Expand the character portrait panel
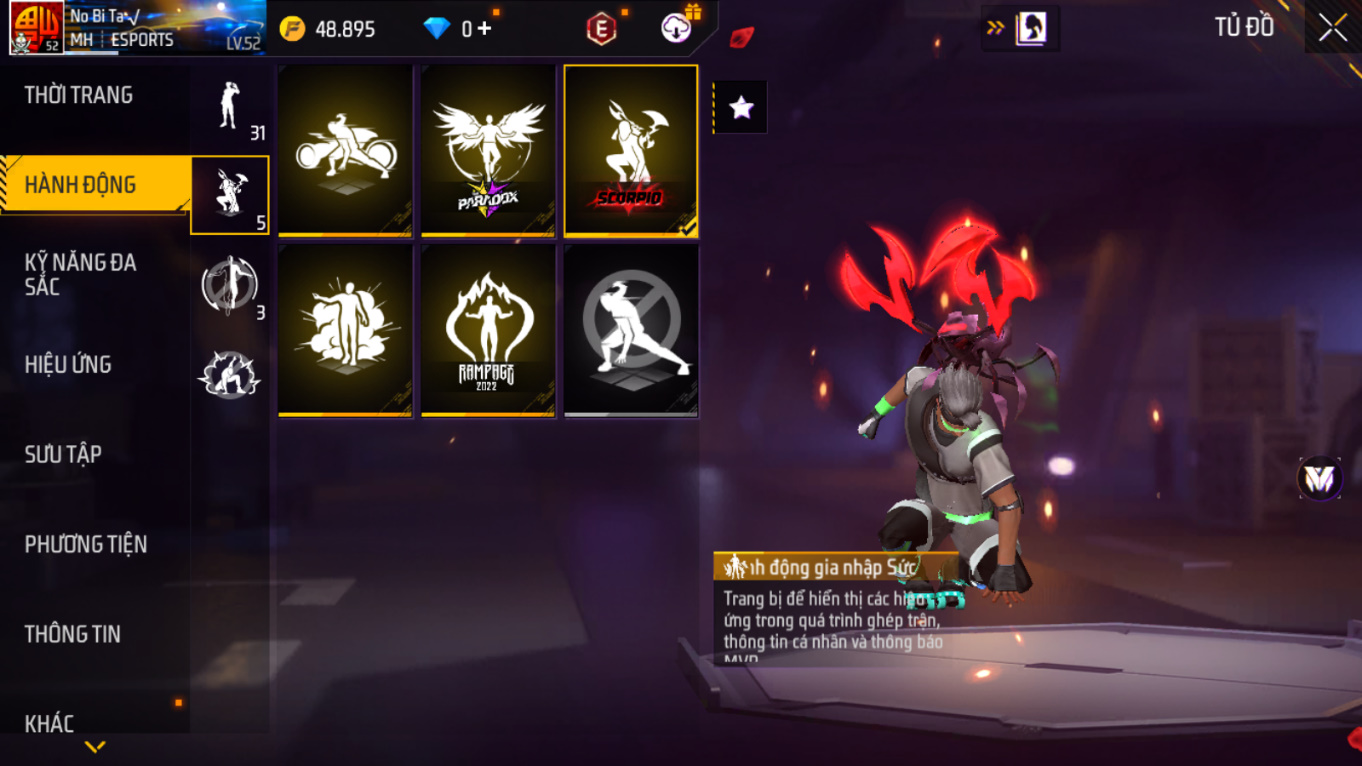The image size is (1362, 766). pos(1020,28)
